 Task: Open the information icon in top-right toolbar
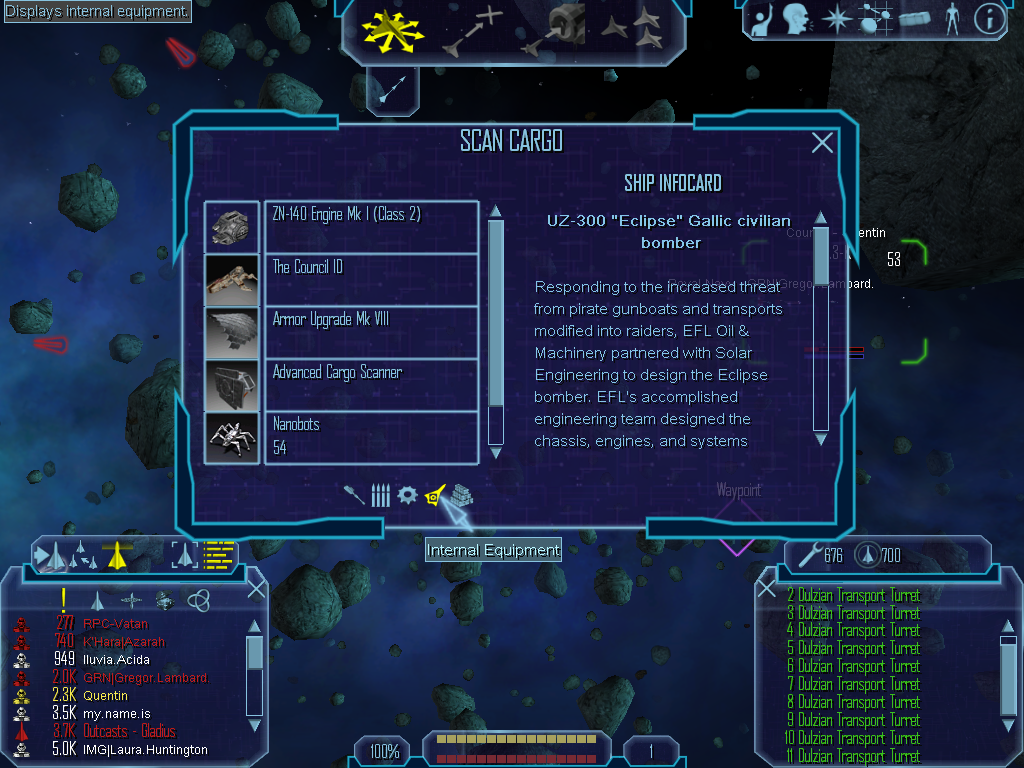pyautogui.click(x=988, y=19)
